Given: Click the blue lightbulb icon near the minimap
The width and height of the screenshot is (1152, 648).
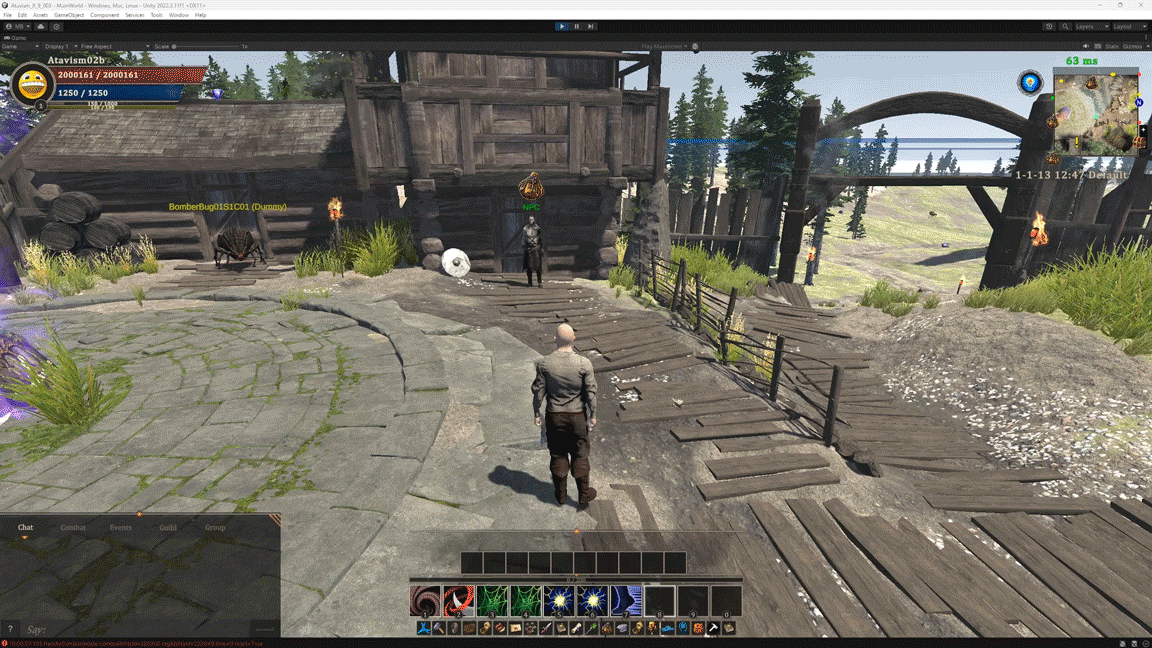Looking at the screenshot, I should [1030, 82].
